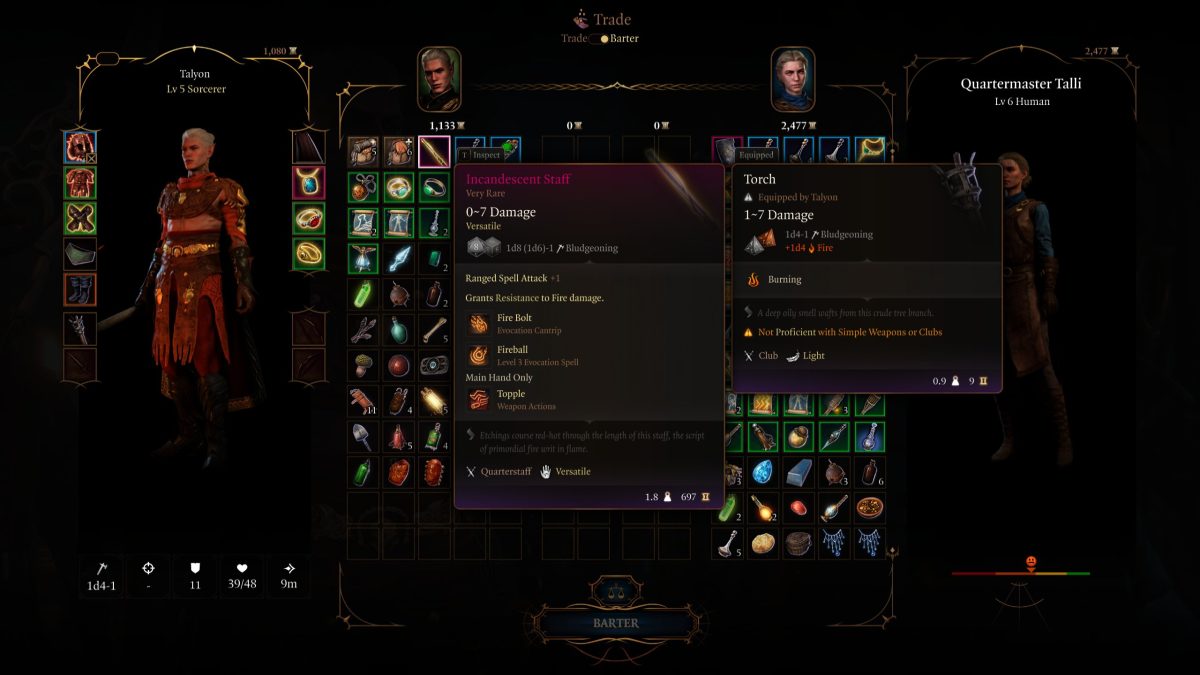Select the equipped blue gem amulet
Screen dimensions: 1200x675
coord(309,183)
